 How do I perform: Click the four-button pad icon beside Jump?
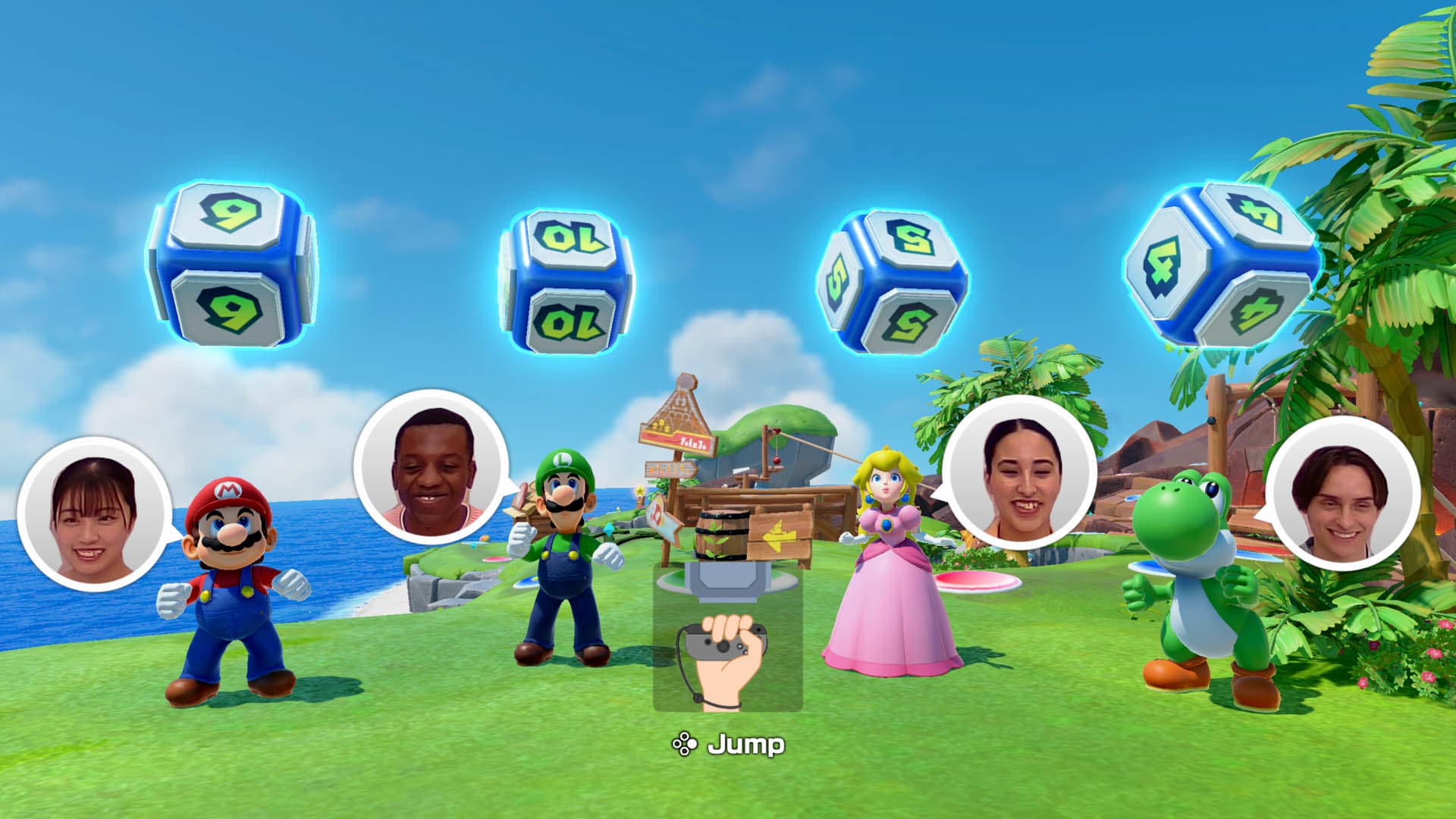coord(686,743)
